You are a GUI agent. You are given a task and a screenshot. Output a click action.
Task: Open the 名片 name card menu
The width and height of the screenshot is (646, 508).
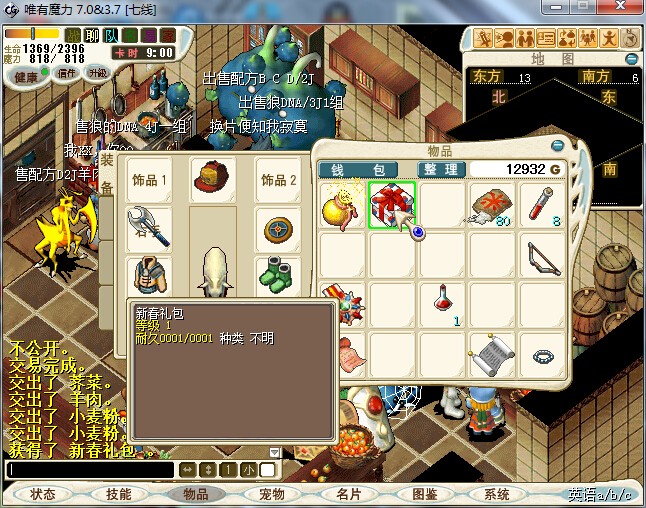pos(348,494)
